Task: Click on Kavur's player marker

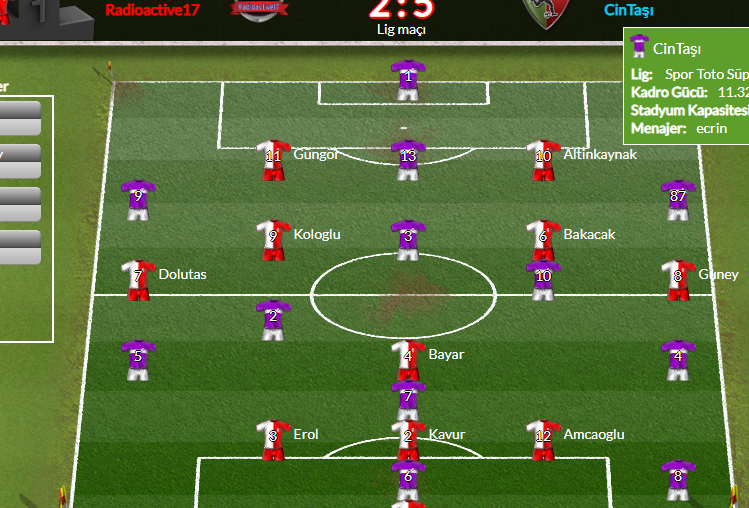Action: coord(407,439)
